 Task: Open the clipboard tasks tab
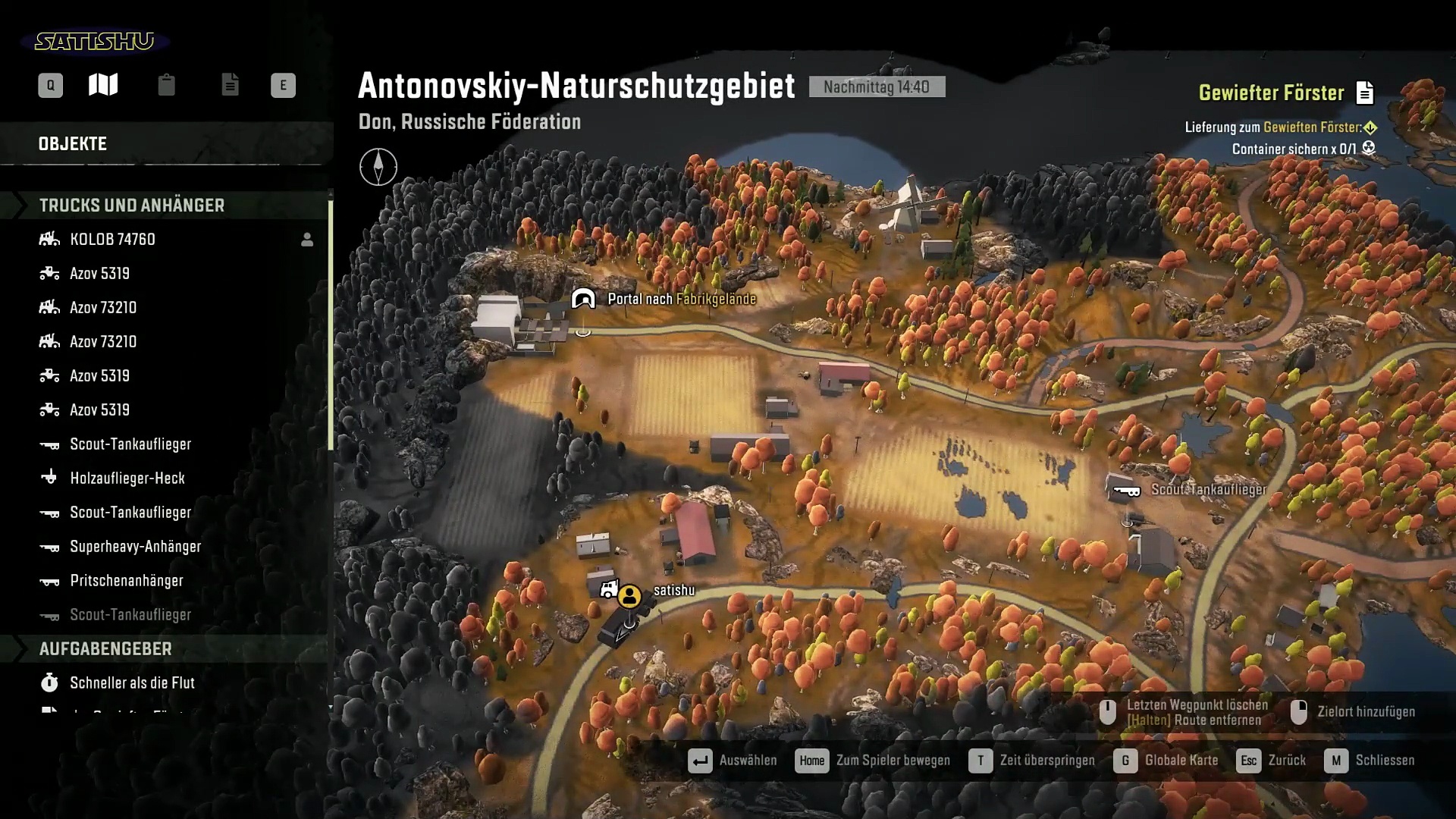(166, 85)
